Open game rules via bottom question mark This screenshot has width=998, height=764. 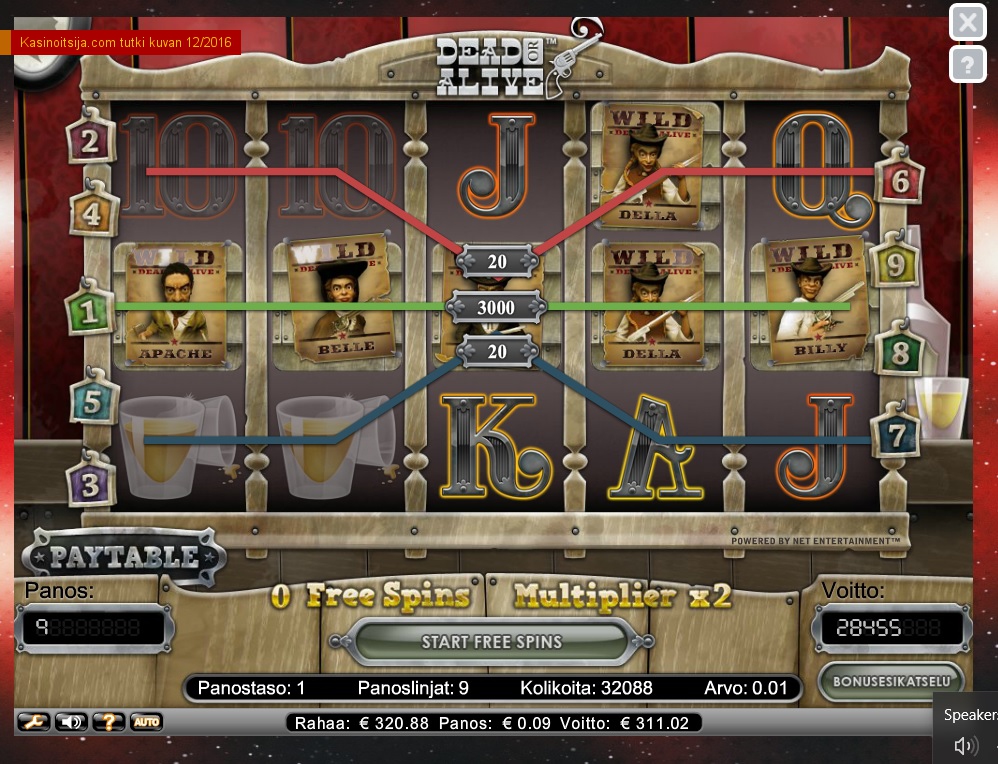point(108,722)
